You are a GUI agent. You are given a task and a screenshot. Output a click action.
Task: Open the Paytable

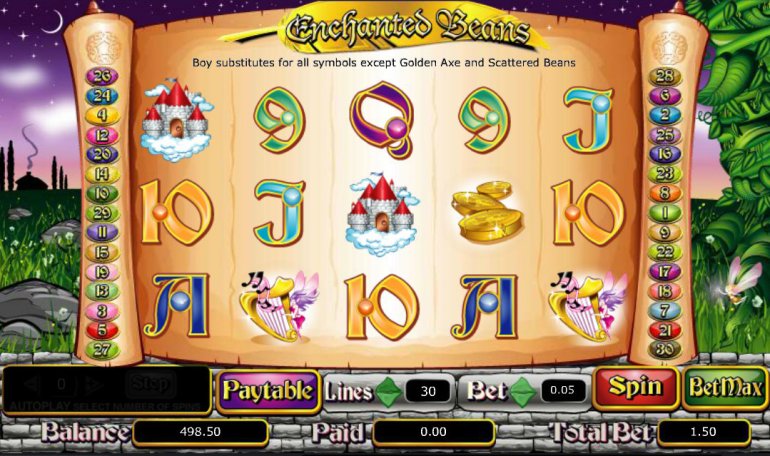(x=267, y=390)
